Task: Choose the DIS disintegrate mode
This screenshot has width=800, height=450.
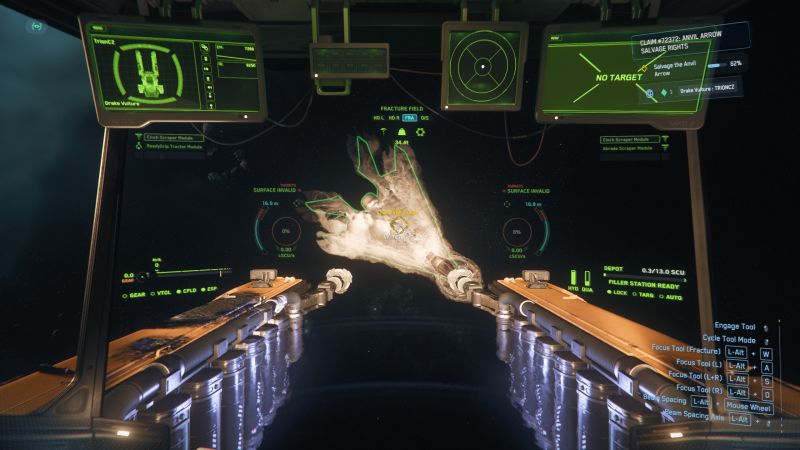Action: (425, 118)
